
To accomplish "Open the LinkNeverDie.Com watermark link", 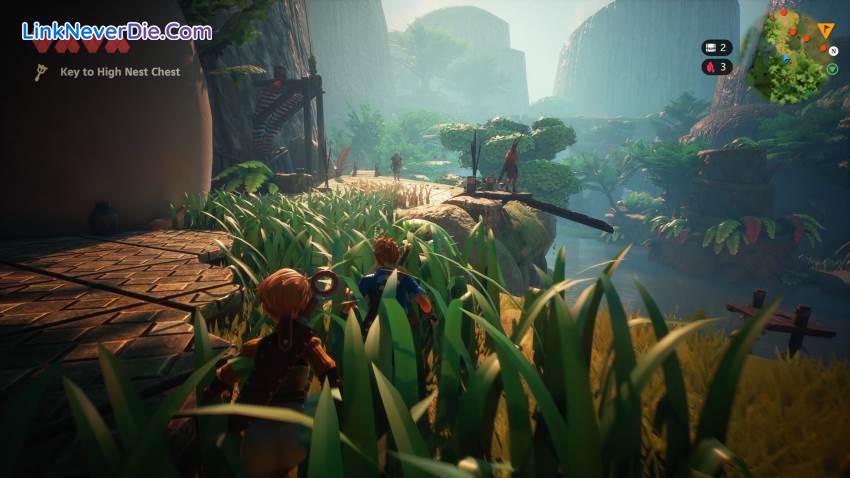I will click(x=117, y=31).
